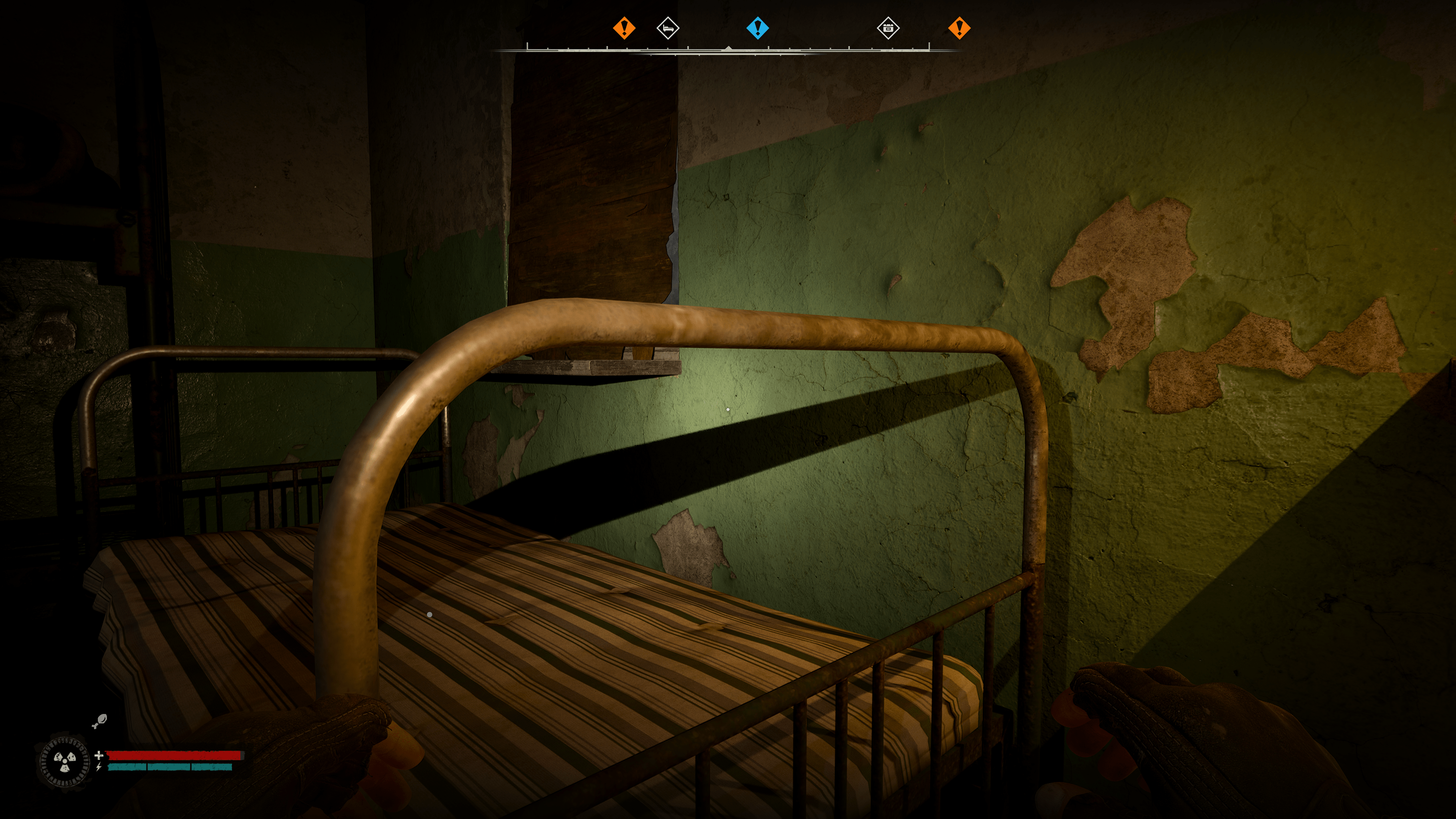1456x819 pixels.
Task: Click the bed marker on the compass
Action: pos(667,28)
